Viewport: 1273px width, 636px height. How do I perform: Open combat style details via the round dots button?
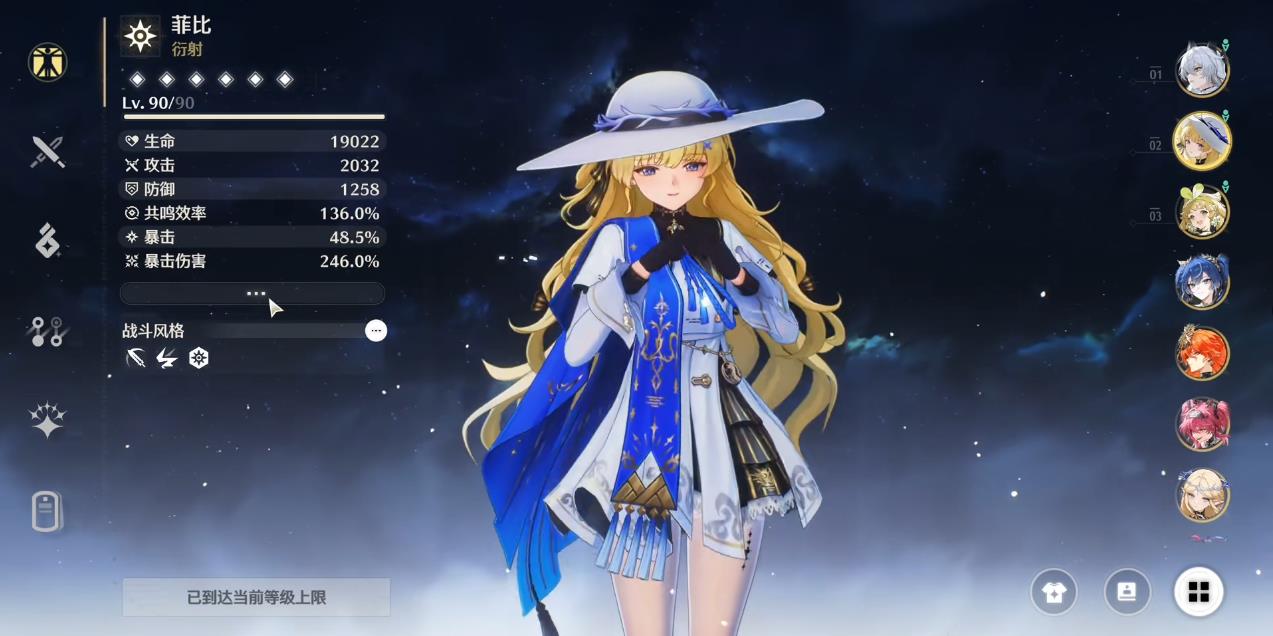376,331
